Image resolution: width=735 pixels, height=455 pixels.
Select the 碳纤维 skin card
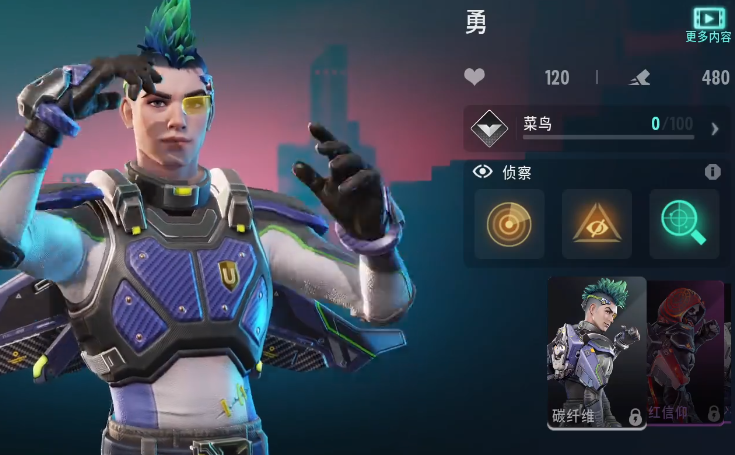[597, 353]
